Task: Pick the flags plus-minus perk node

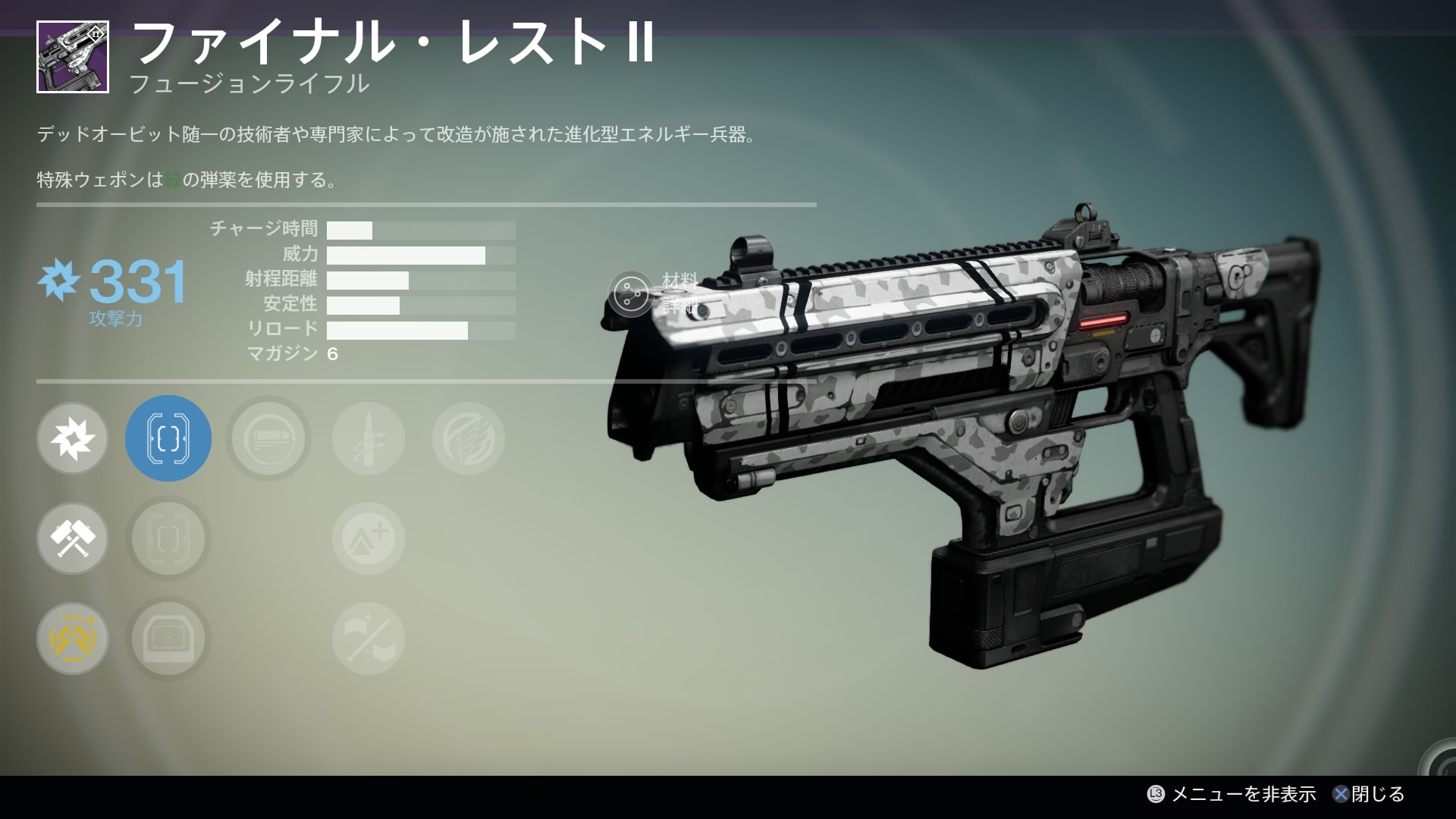Action: click(369, 639)
